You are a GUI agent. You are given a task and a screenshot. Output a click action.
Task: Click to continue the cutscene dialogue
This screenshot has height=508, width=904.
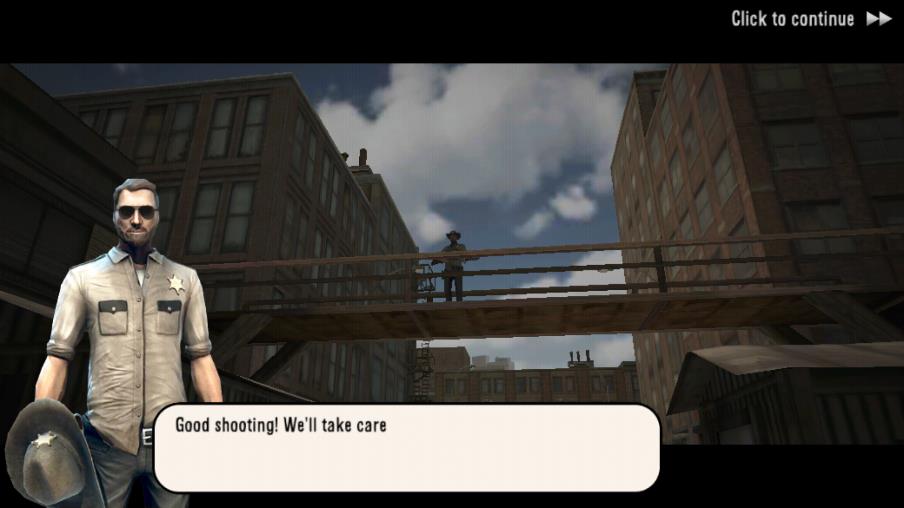(x=810, y=19)
